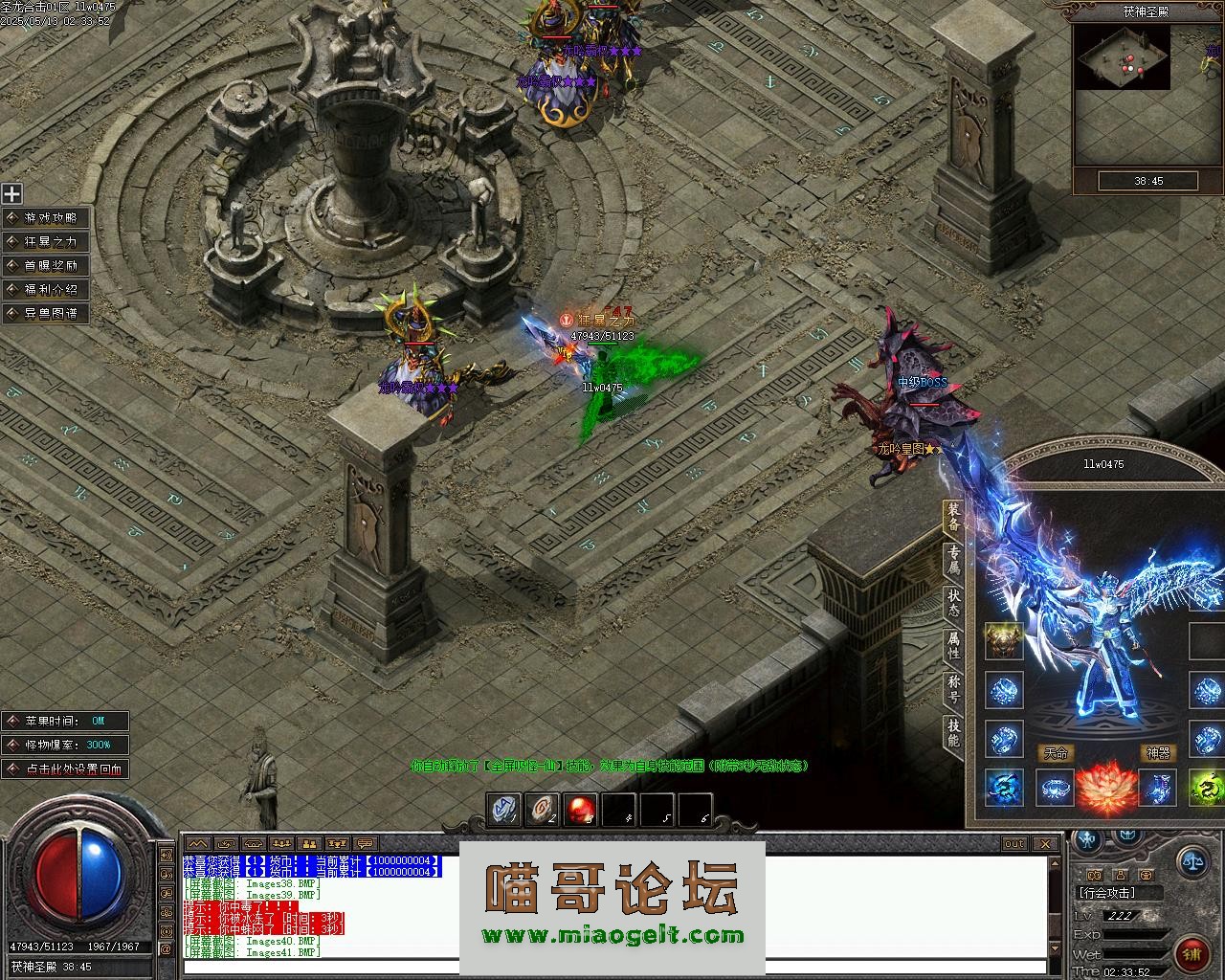Close the chat window with X
Viewport: 1225px width, 980px height.
point(1045,843)
